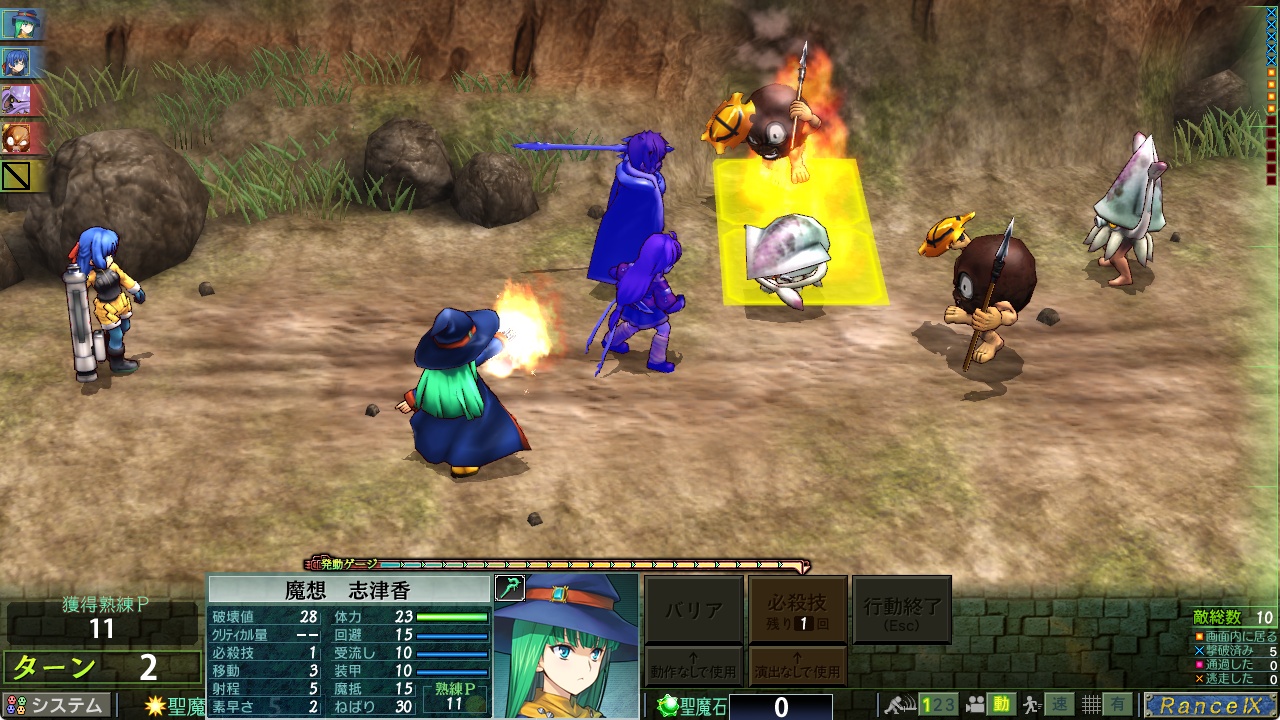Image resolution: width=1280 pixels, height=720 pixels.
Task: Choose 動作なしで使用 under the barrier button
Action: pyautogui.click(x=693, y=666)
